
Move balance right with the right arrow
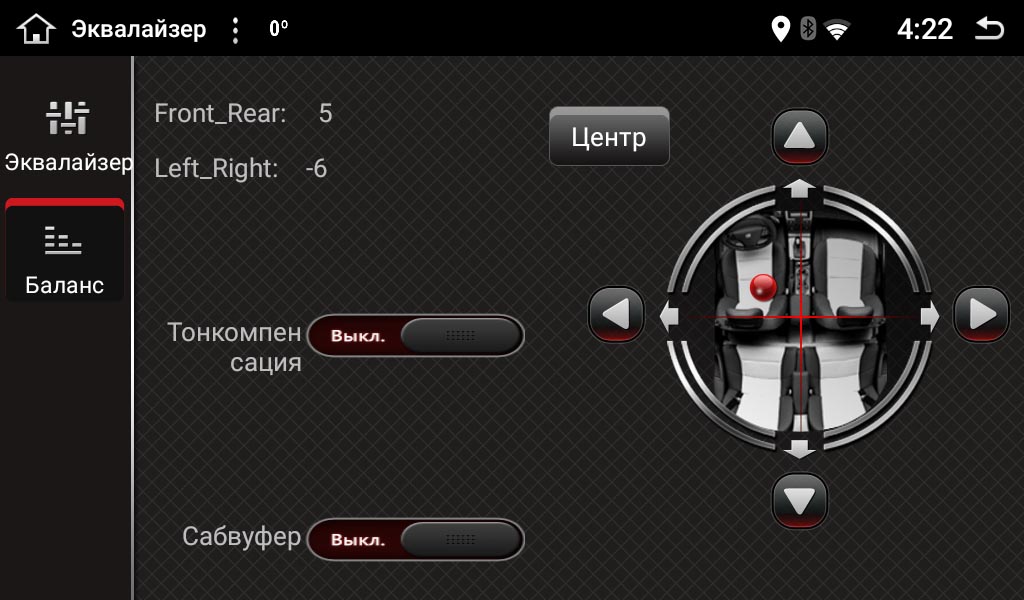[982, 315]
